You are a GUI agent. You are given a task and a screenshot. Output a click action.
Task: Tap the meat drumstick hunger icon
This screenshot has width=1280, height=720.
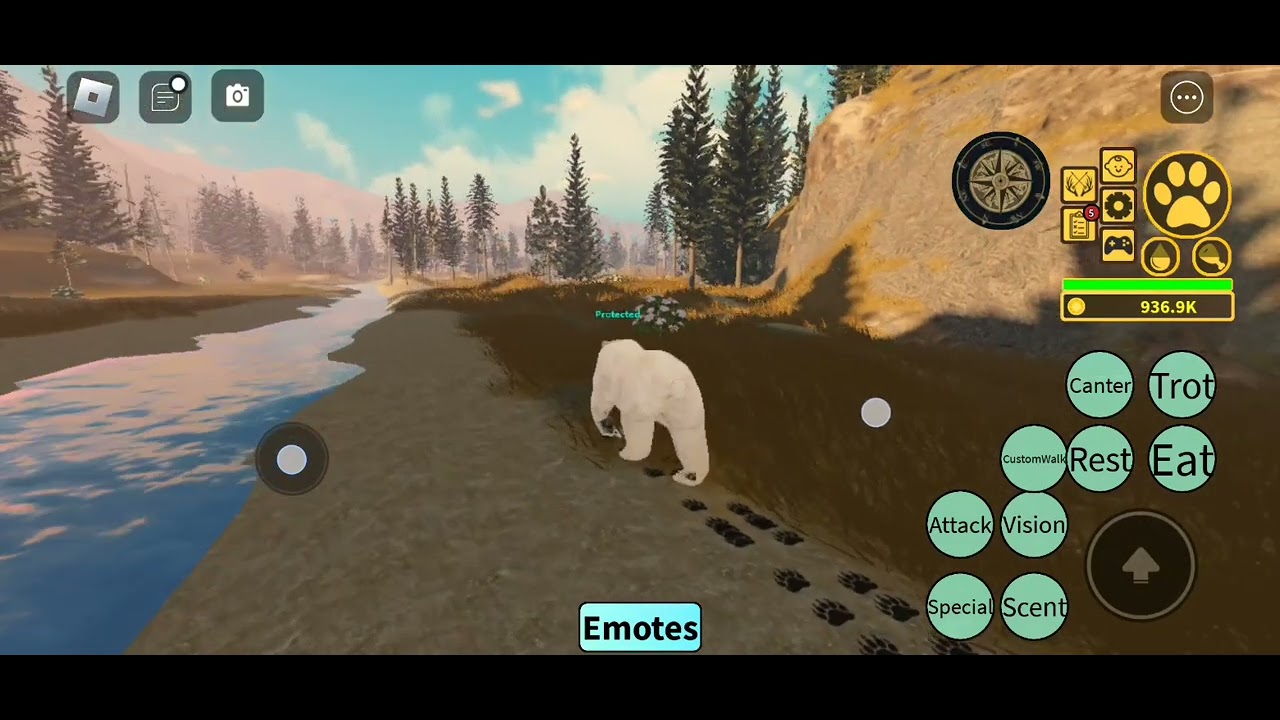1212,257
